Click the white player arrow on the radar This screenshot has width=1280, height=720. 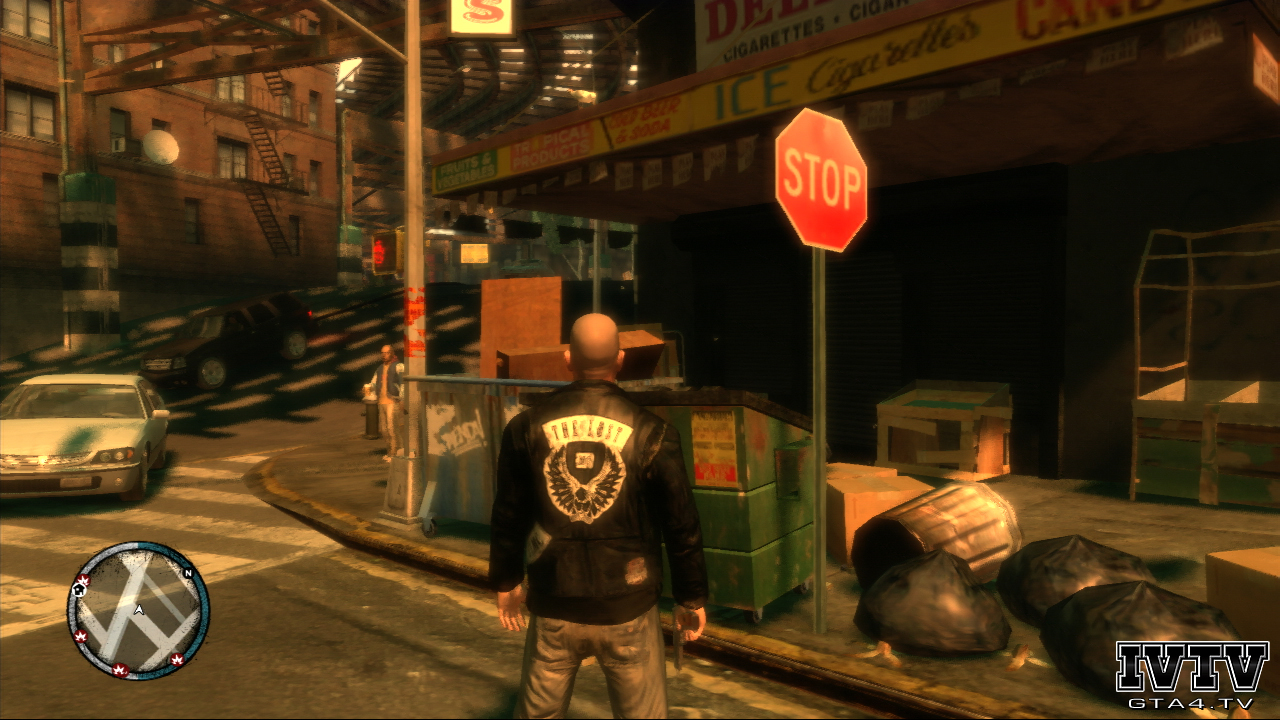tap(139, 609)
